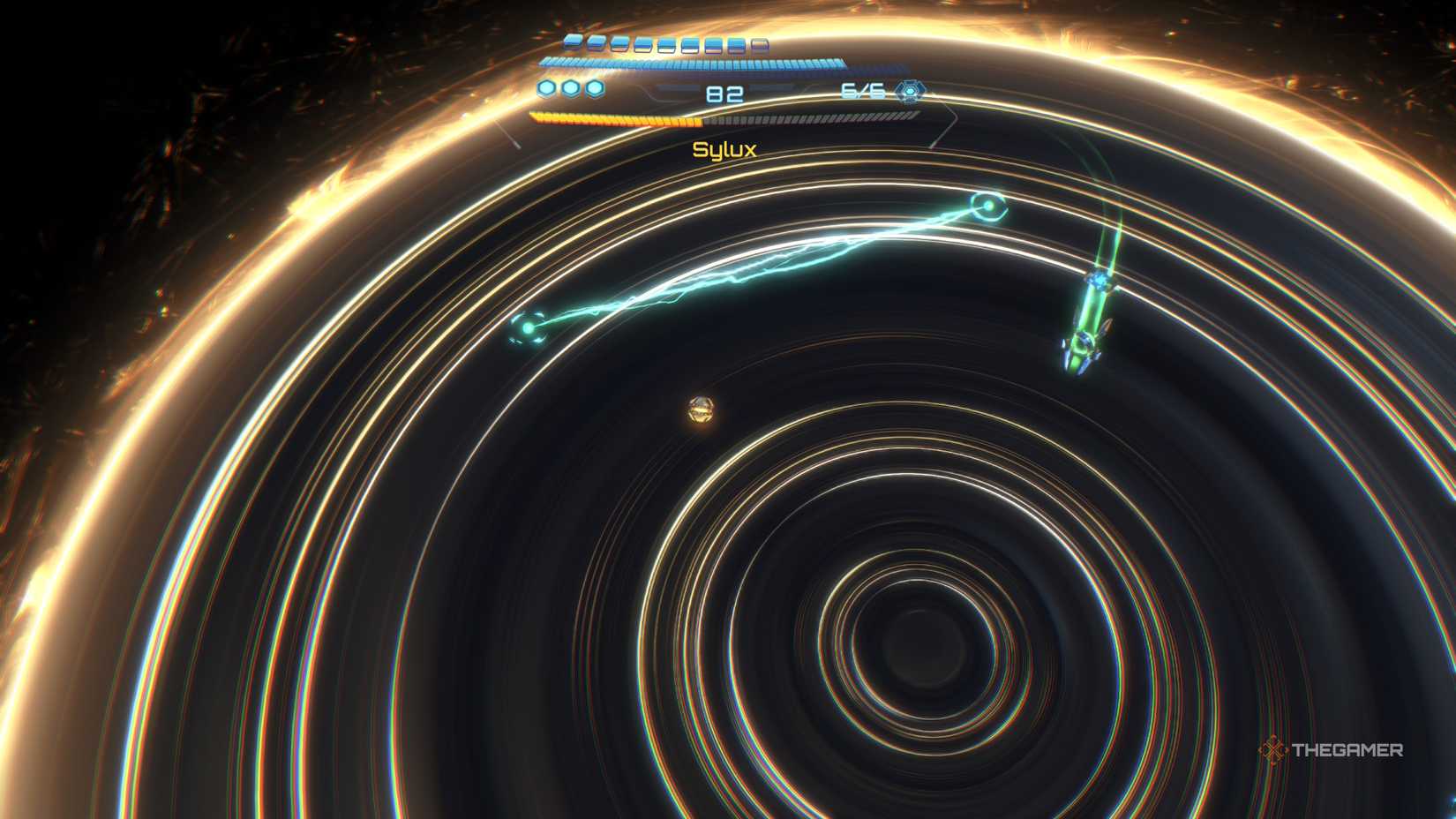Click the first missile hexagon icon
The width and height of the screenshot is (1456, 819).
pos(544,88)
